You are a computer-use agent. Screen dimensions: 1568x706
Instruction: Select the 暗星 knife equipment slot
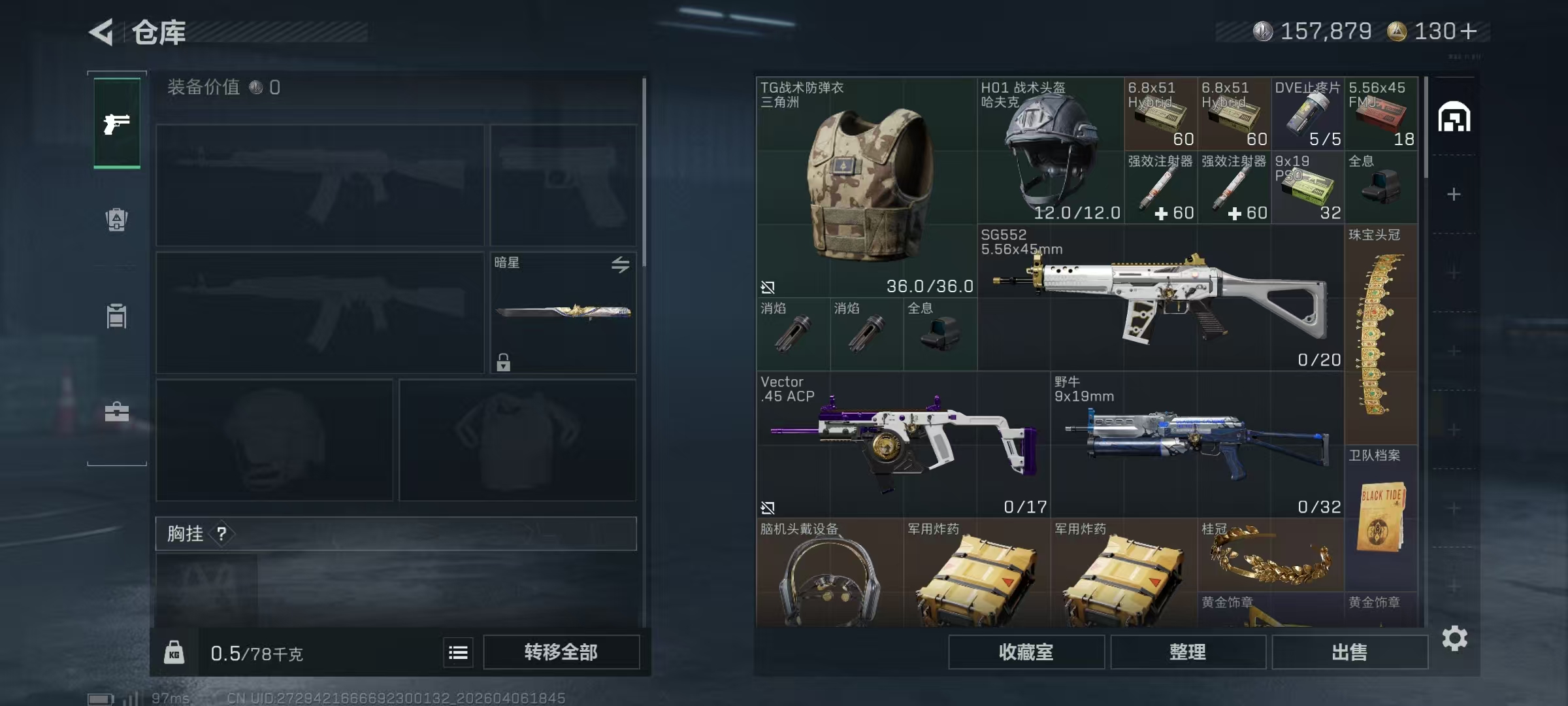tap(563, 312)
